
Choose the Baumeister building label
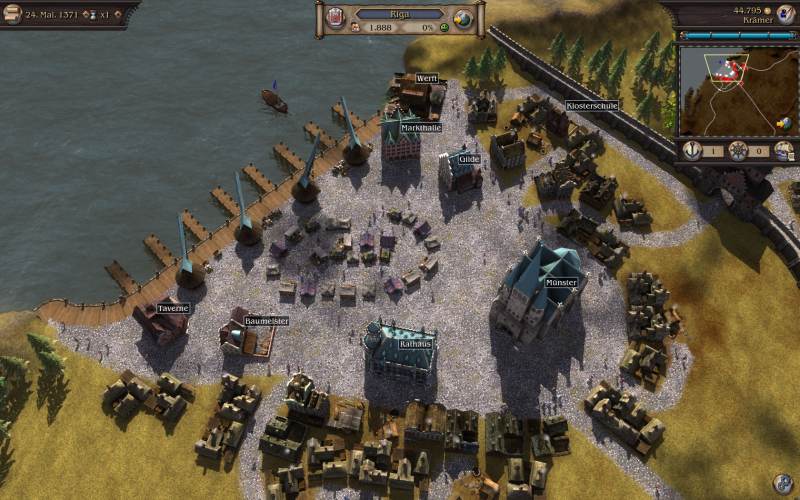[267, 321]
